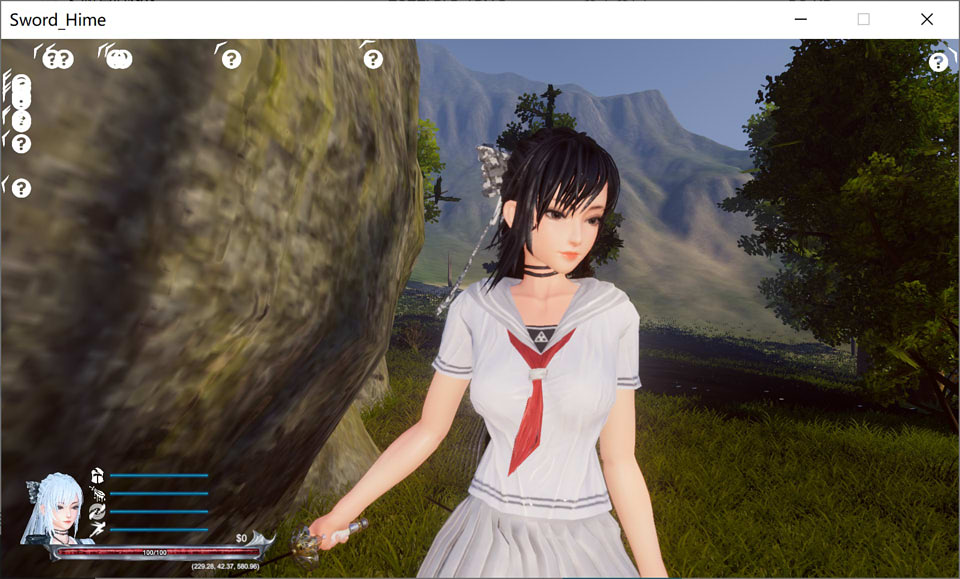The image size is (960, 579).
Task: Close the Sword_Hime game window
Action: click(x=926, y=19)
